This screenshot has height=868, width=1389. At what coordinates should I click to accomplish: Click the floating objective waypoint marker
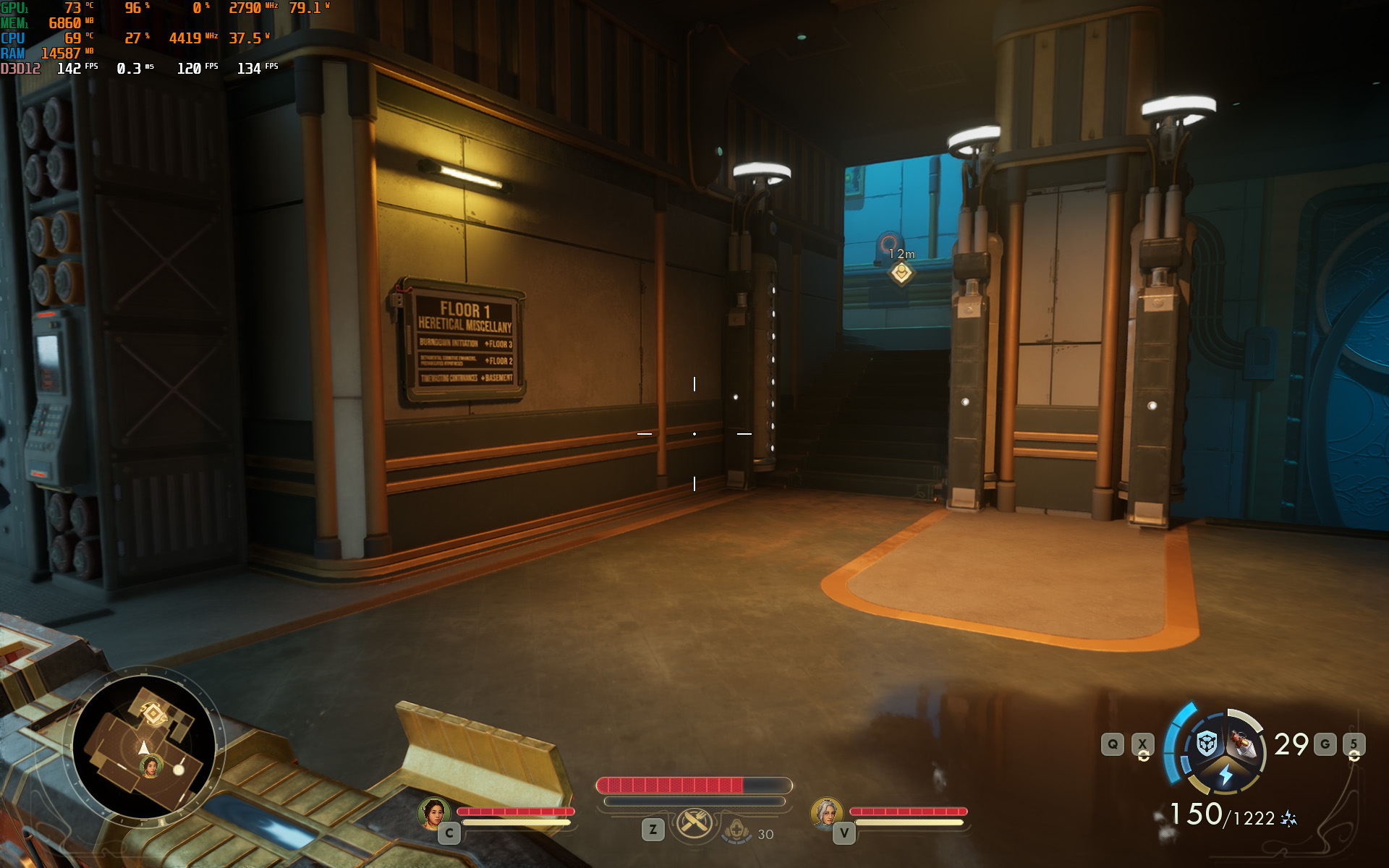click(x=901, y=273)
